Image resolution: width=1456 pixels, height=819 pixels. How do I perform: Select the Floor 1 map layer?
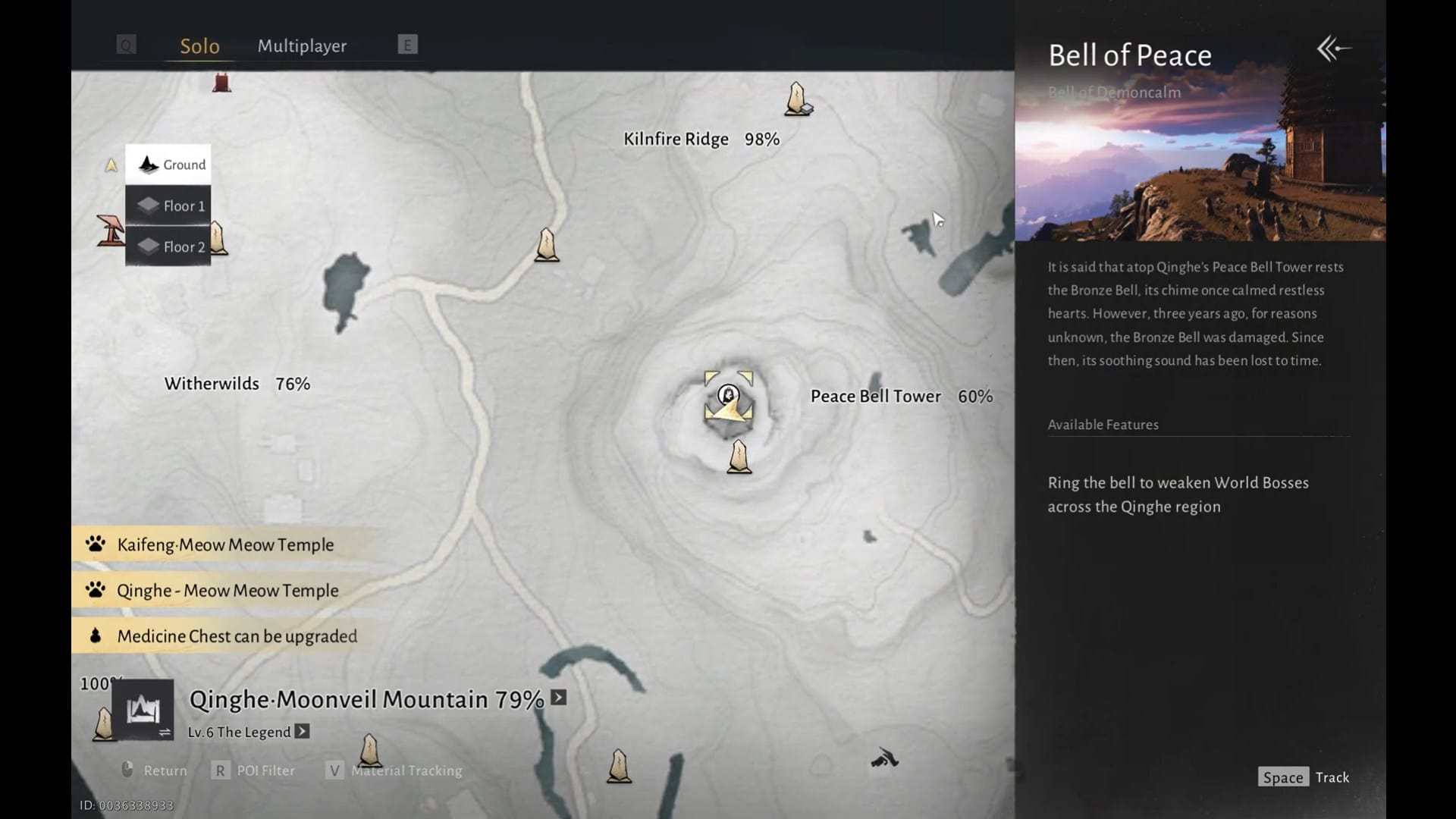point(168,206)
